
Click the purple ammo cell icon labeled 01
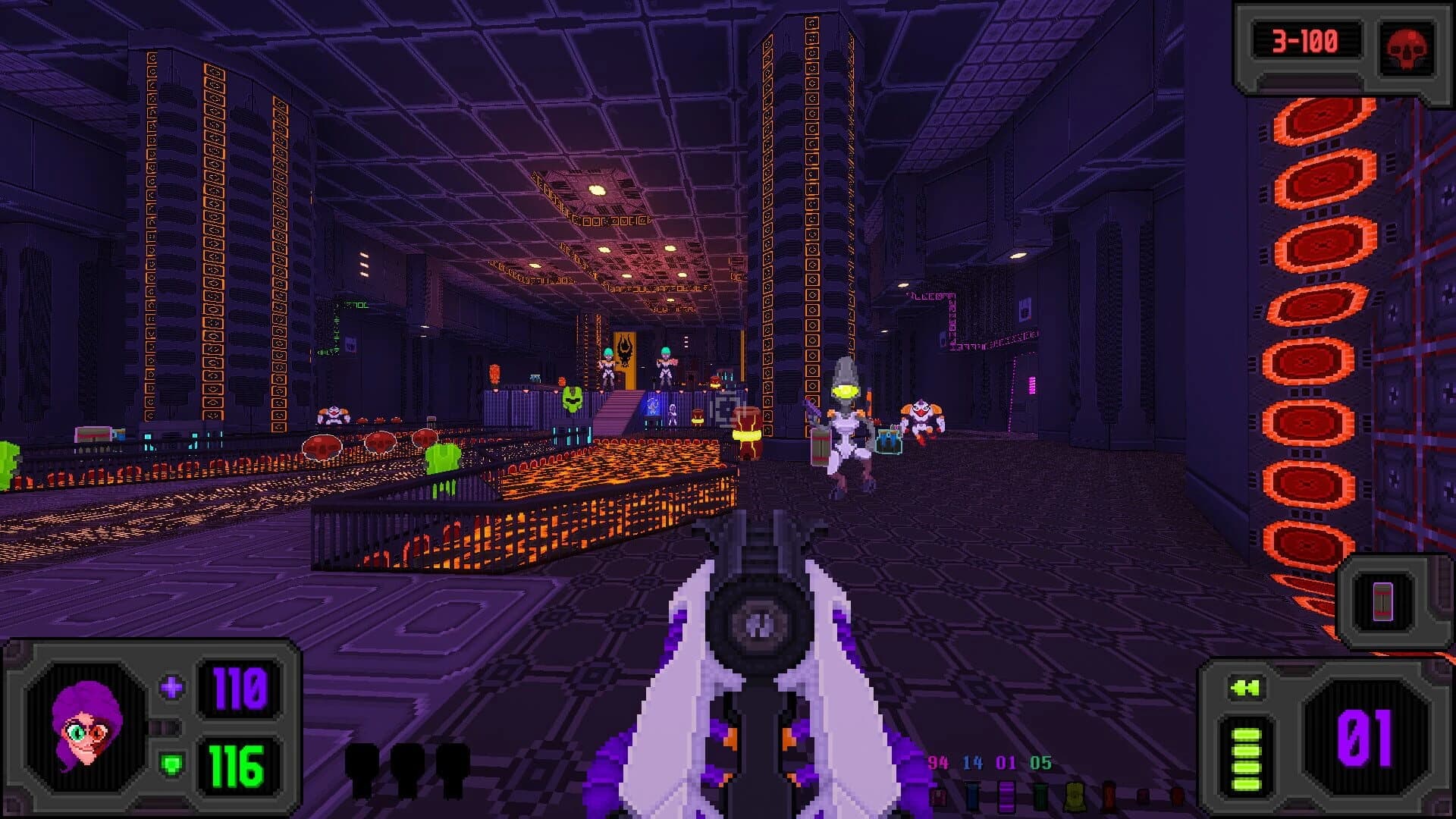[1009, 796]
